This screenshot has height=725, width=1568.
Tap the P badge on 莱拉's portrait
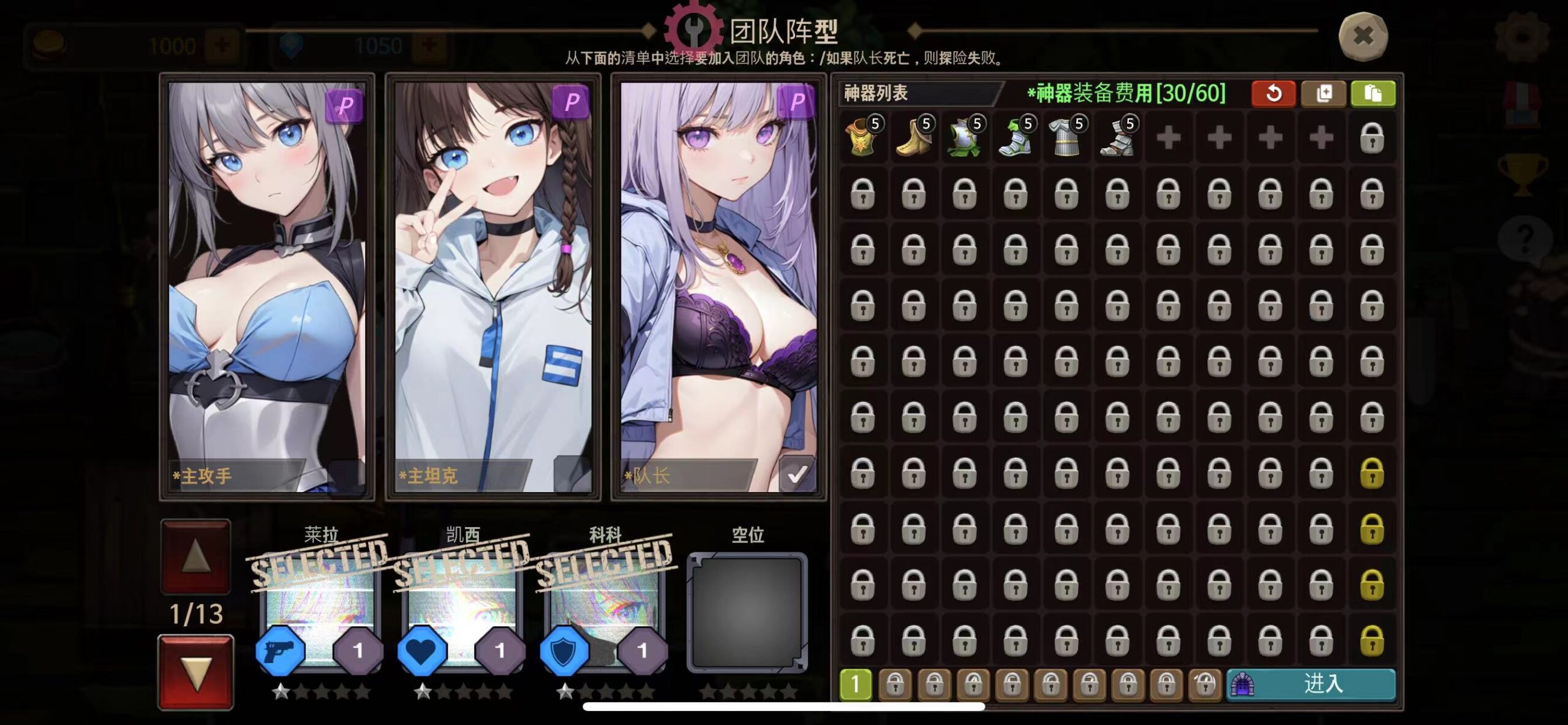(346, 104)
